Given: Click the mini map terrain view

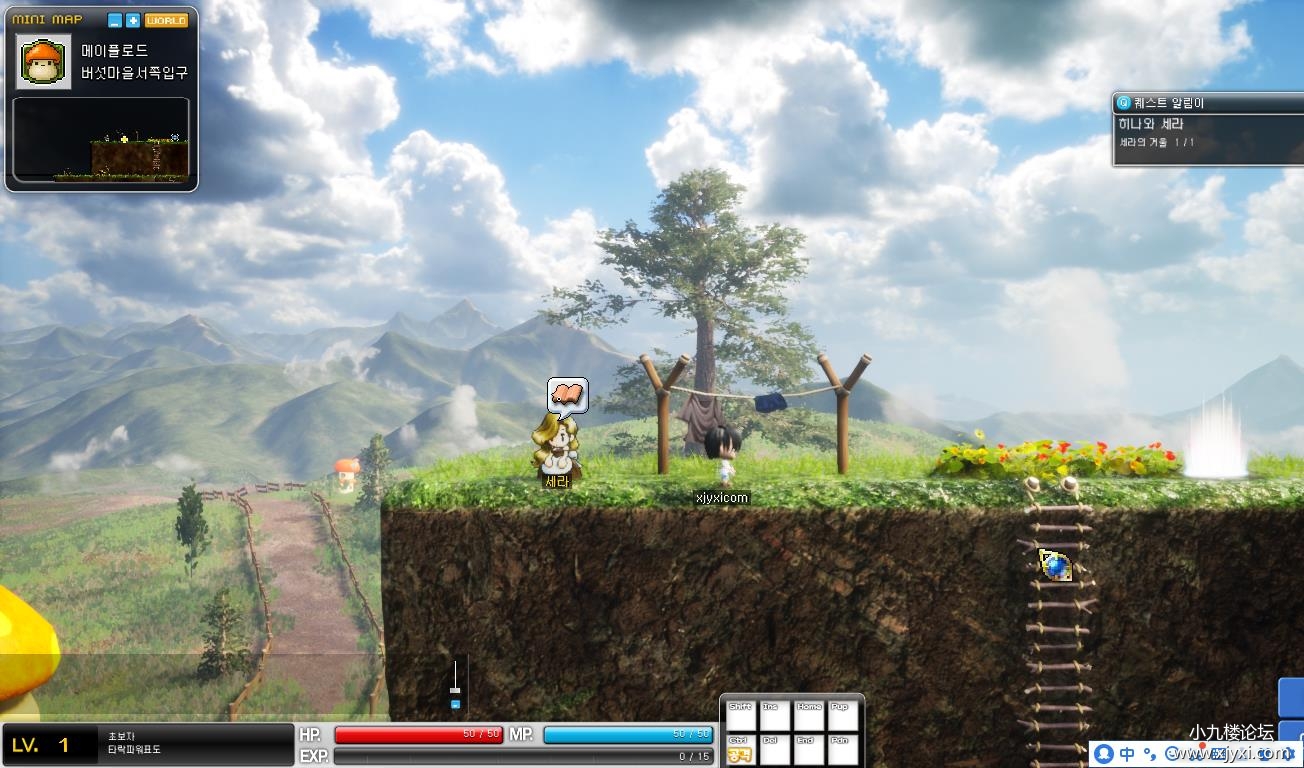Looking at the screenshot, I should tap(100, 140).
